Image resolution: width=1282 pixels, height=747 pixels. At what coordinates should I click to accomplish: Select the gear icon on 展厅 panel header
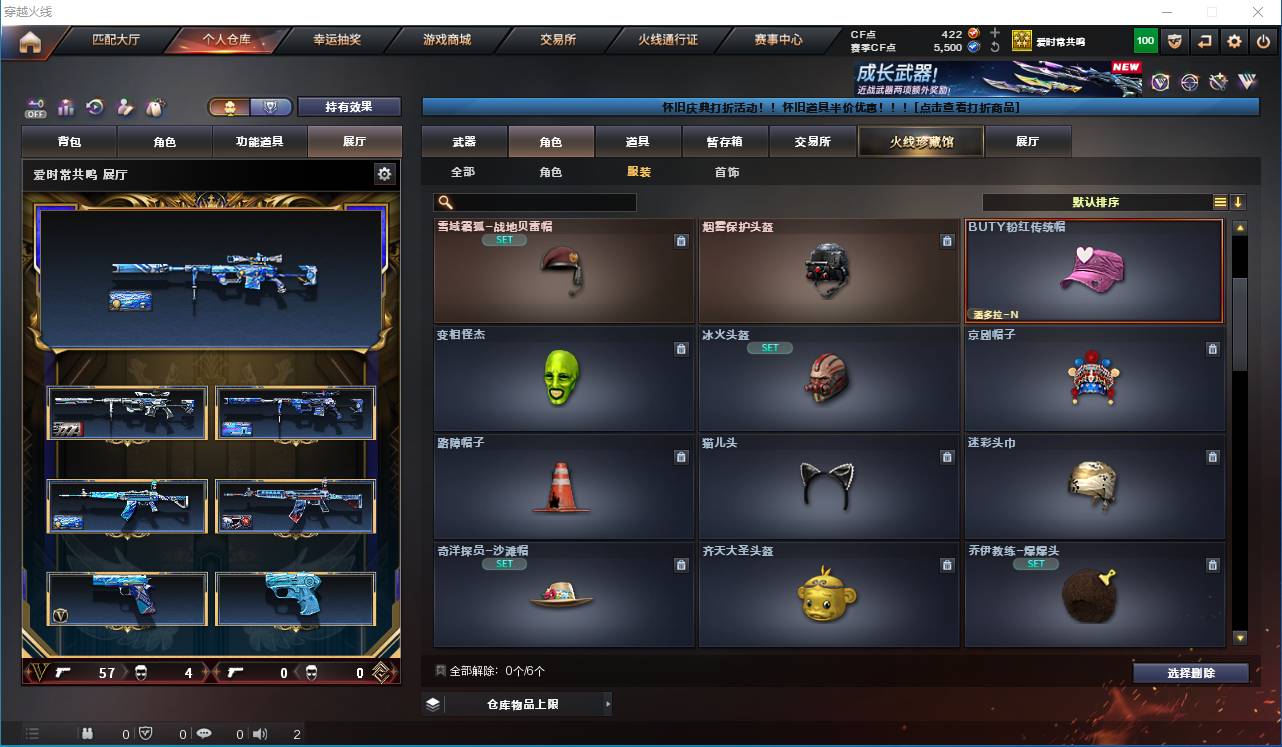[x=385, y=173]
